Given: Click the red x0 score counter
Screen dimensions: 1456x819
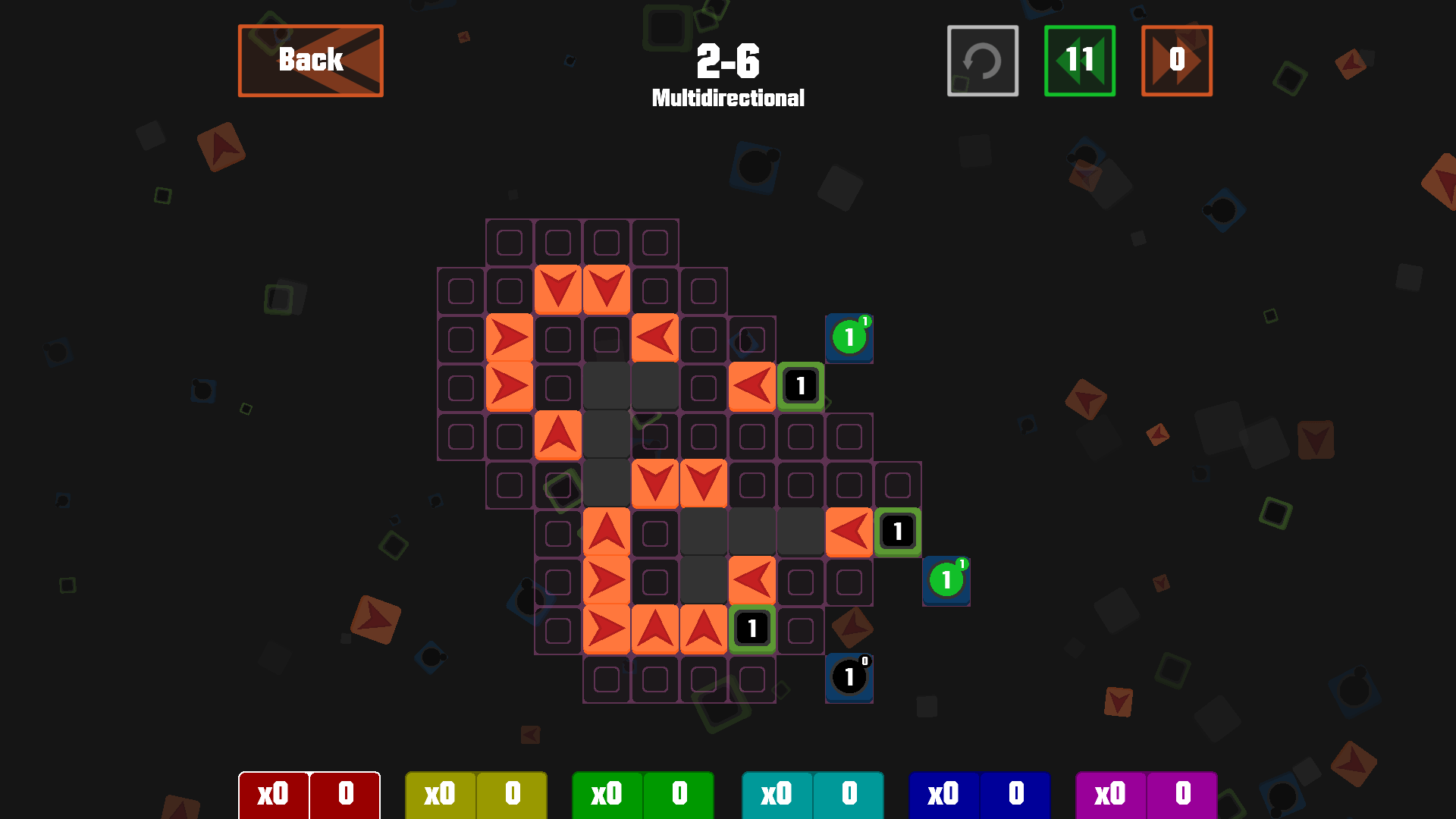Looking at the screenshot, I should [274, 795].
